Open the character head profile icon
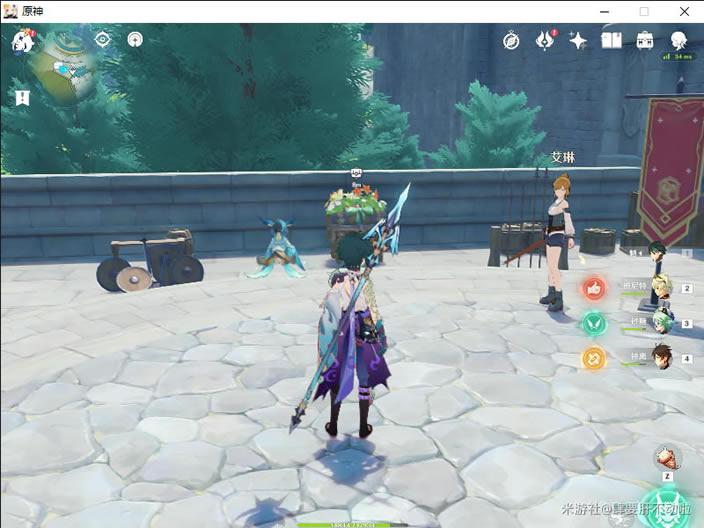The width and height of the screenshot is (704, 528). [679, 40]
